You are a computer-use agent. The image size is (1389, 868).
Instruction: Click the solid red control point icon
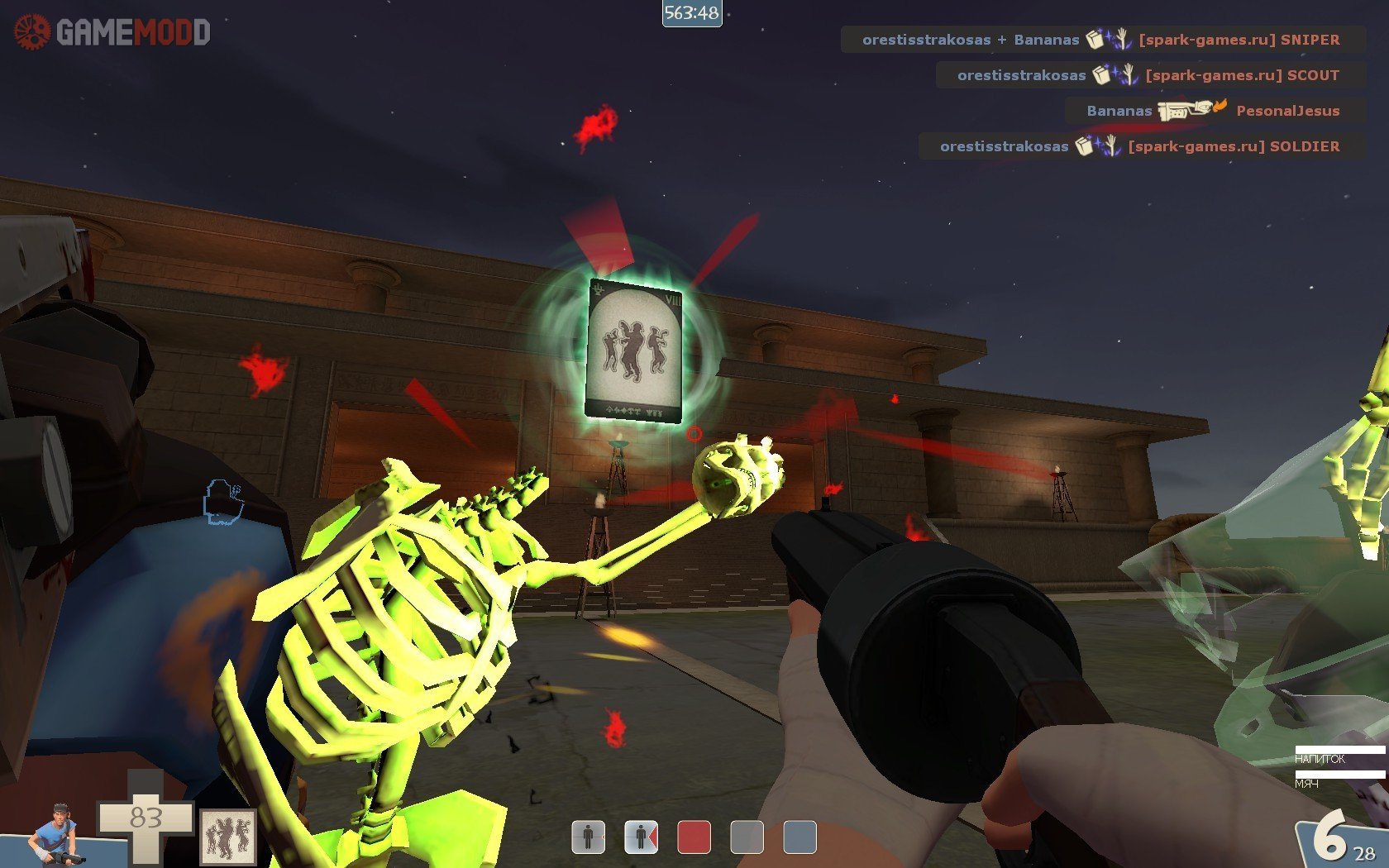(694, 837)
